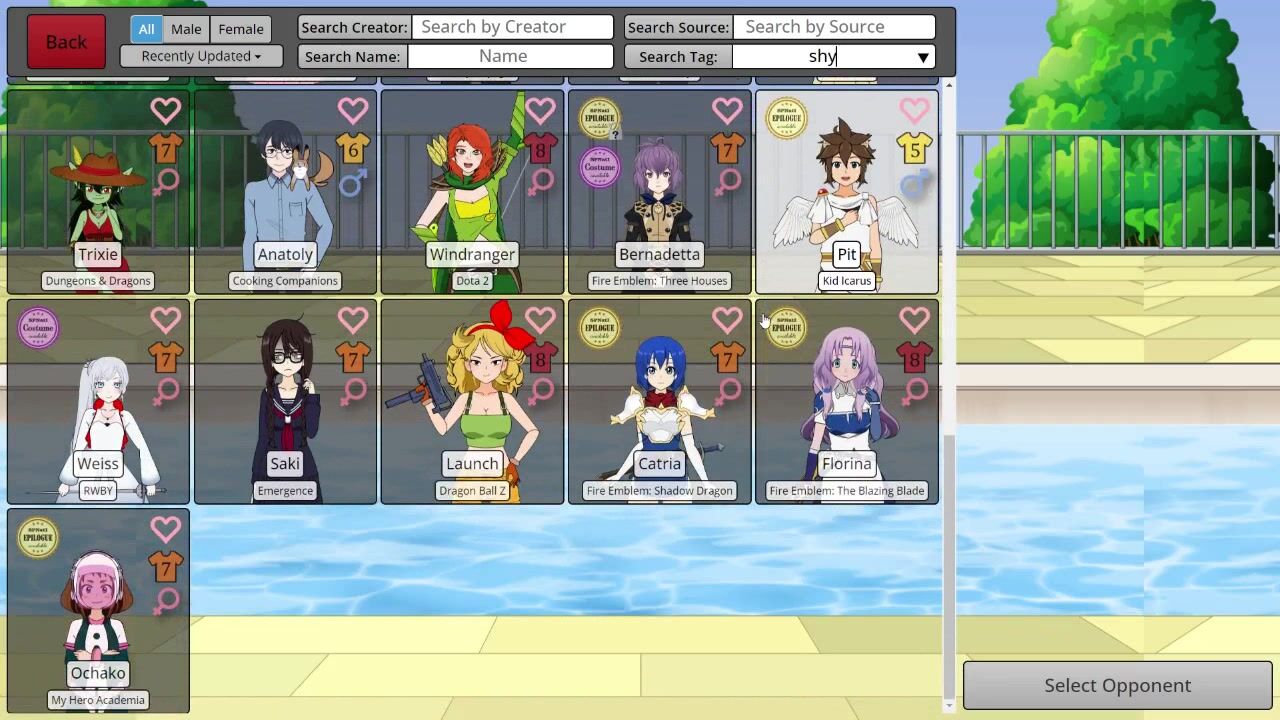Select the Anatoly character card
Image resolution: width=1280 pixels, height=720 pixels.
(285, 200)
